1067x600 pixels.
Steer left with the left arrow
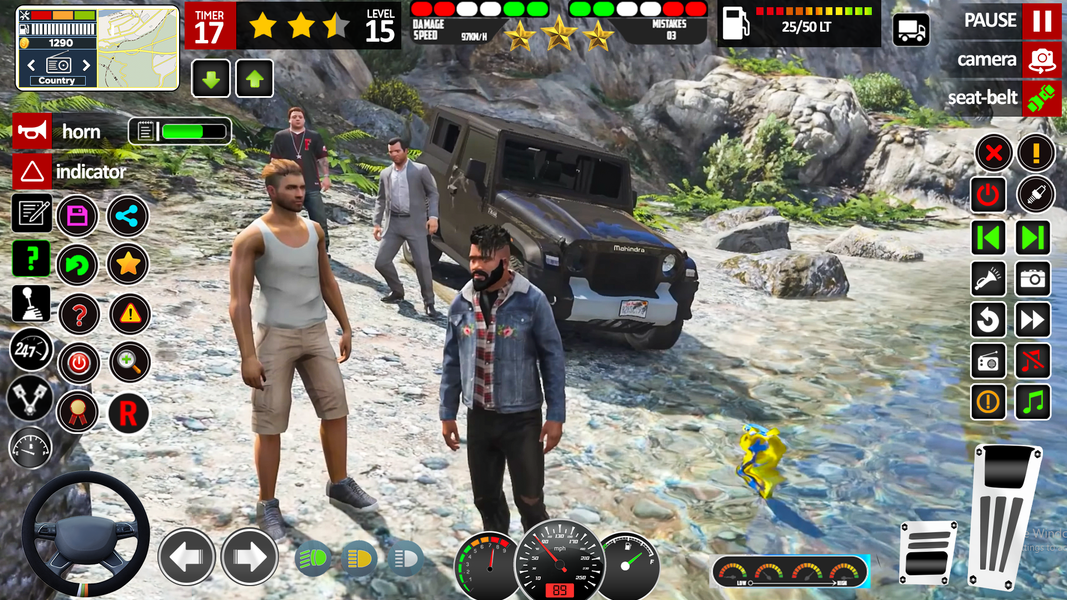click(186, 555)
